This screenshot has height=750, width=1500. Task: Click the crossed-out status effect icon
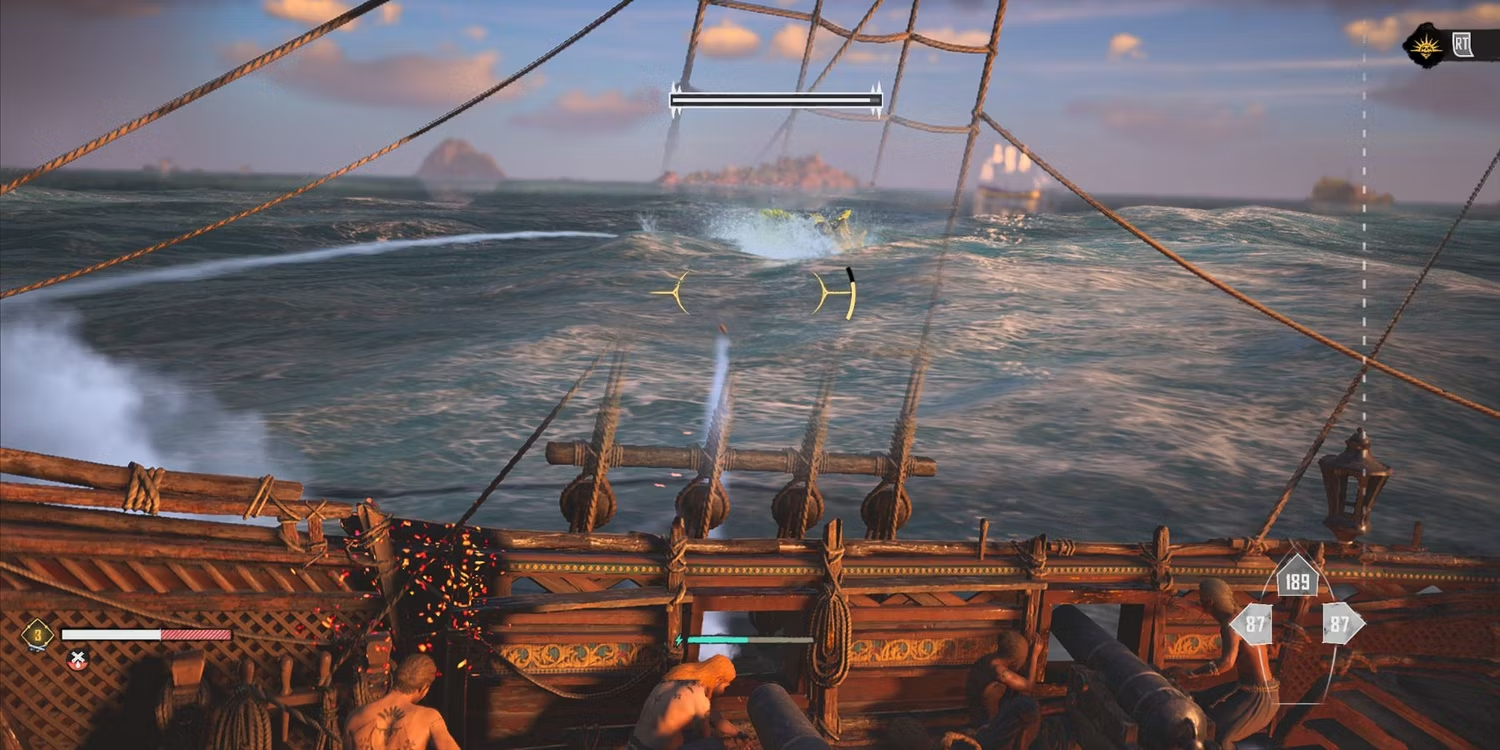(77, 660)
